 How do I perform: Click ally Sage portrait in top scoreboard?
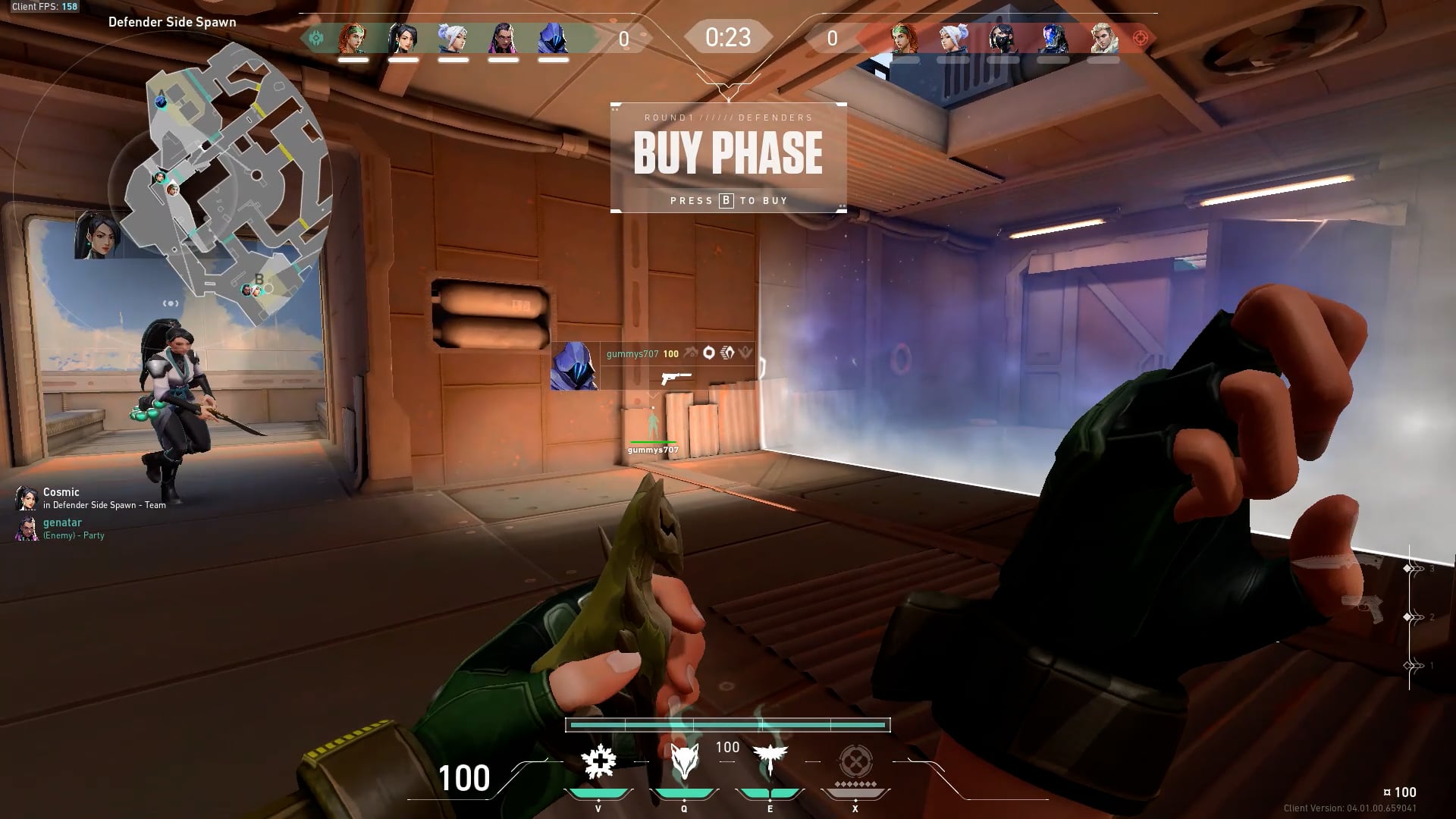pos(403,38)
